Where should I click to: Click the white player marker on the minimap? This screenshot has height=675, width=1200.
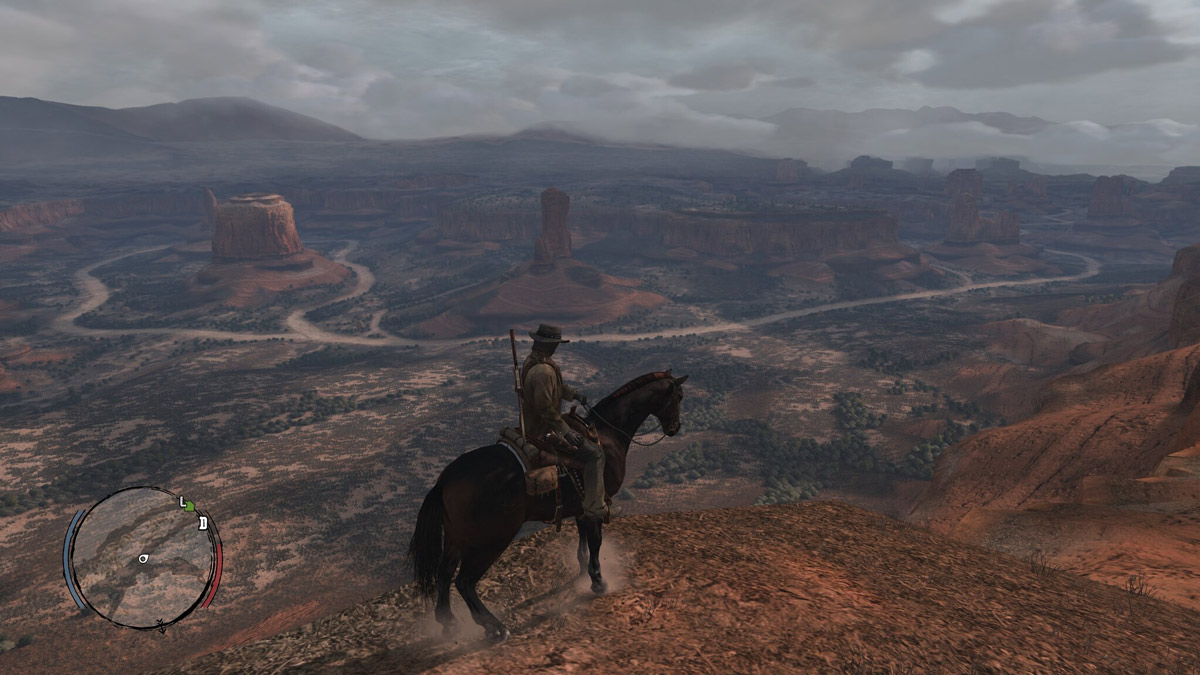pos(144,557)
